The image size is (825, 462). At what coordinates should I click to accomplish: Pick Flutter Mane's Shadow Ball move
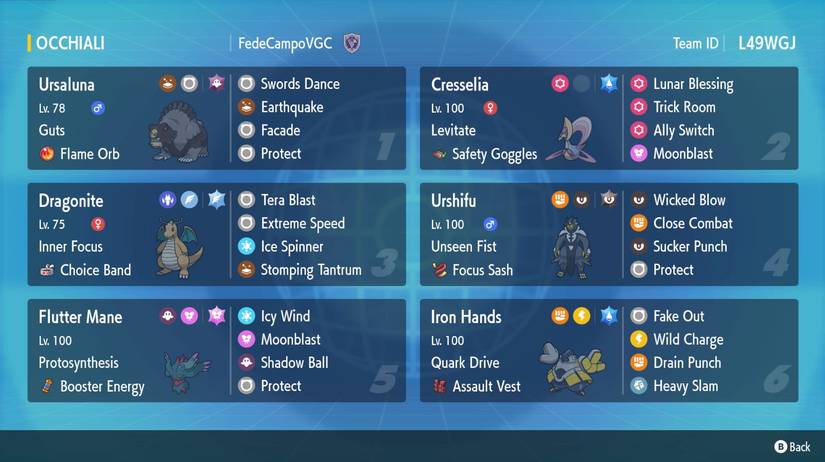click(294, 362)
